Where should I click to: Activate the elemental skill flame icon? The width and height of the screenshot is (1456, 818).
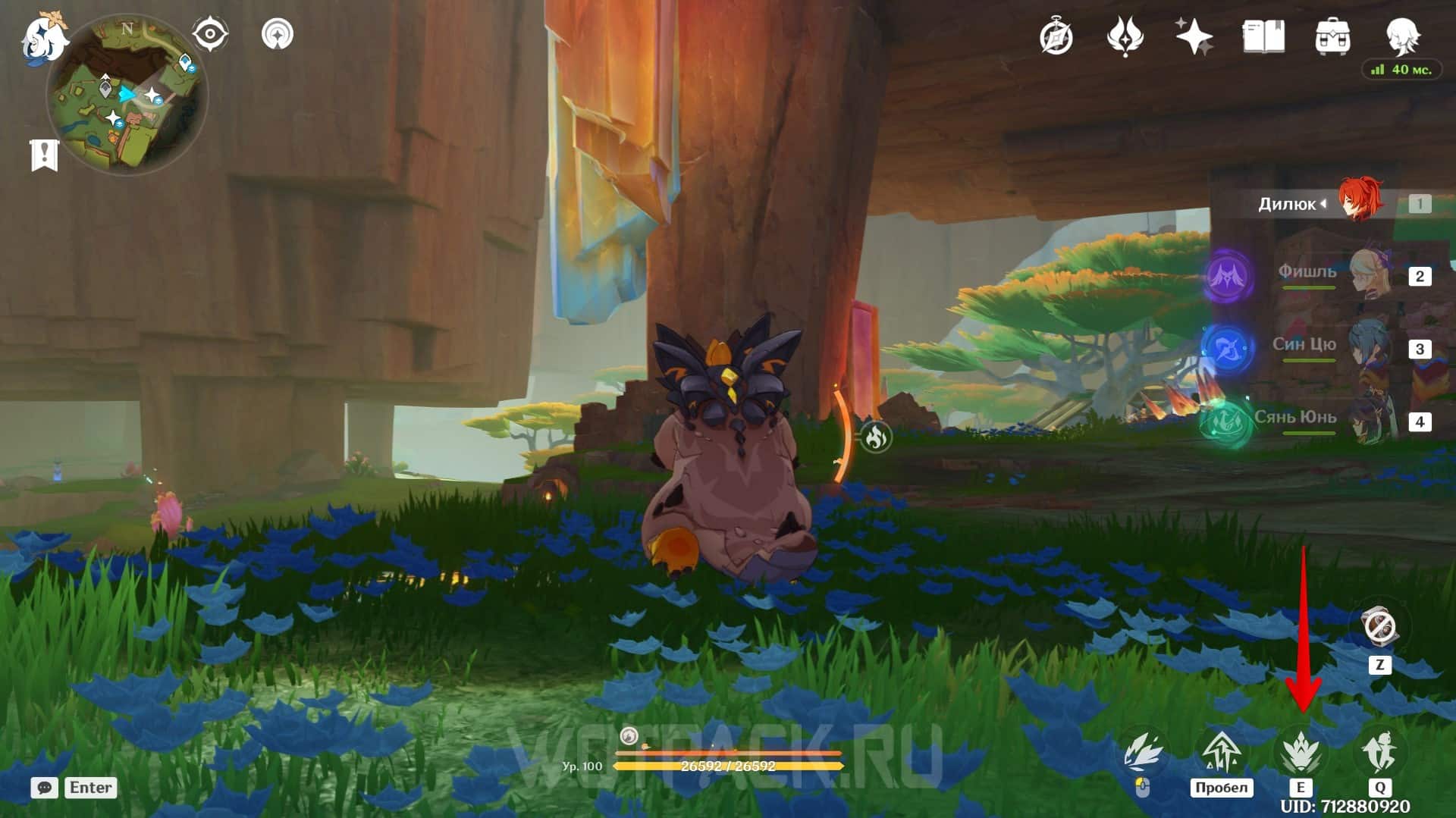(1301, 753)
